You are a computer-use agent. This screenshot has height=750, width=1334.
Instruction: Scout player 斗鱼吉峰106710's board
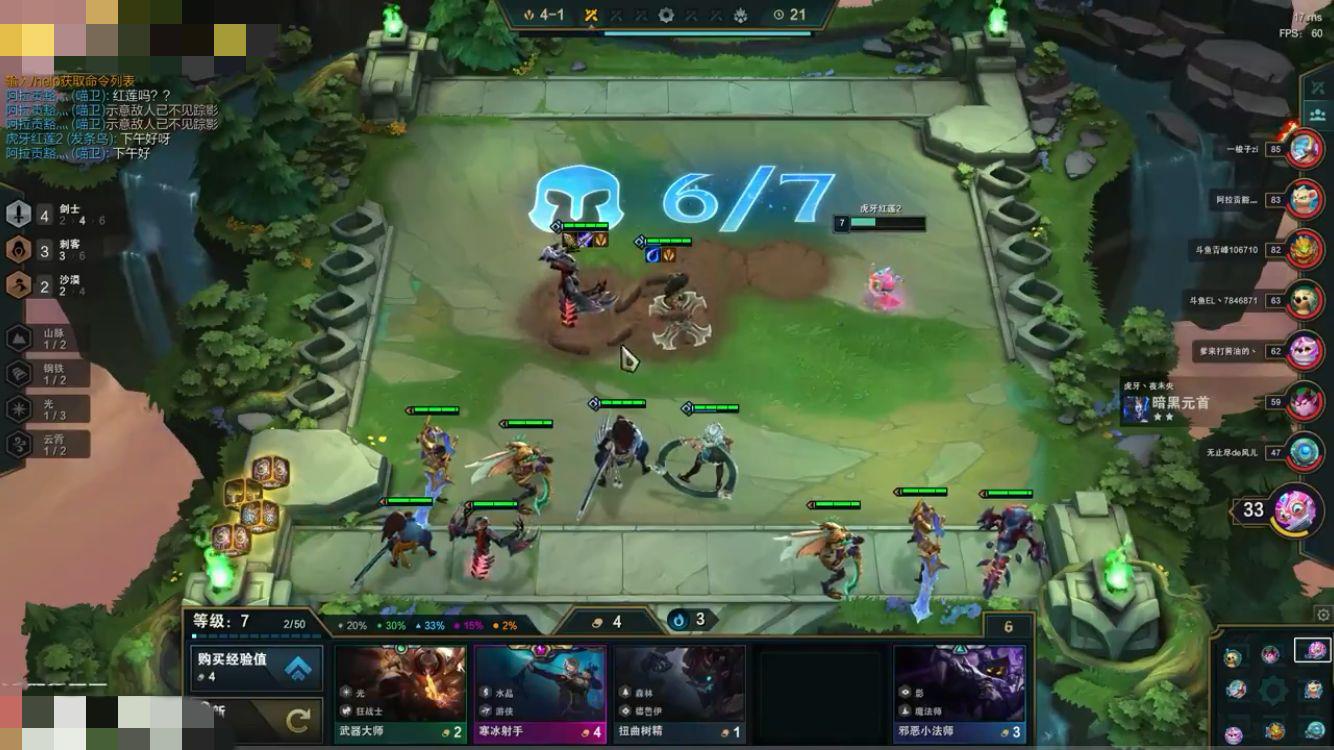1304,250
